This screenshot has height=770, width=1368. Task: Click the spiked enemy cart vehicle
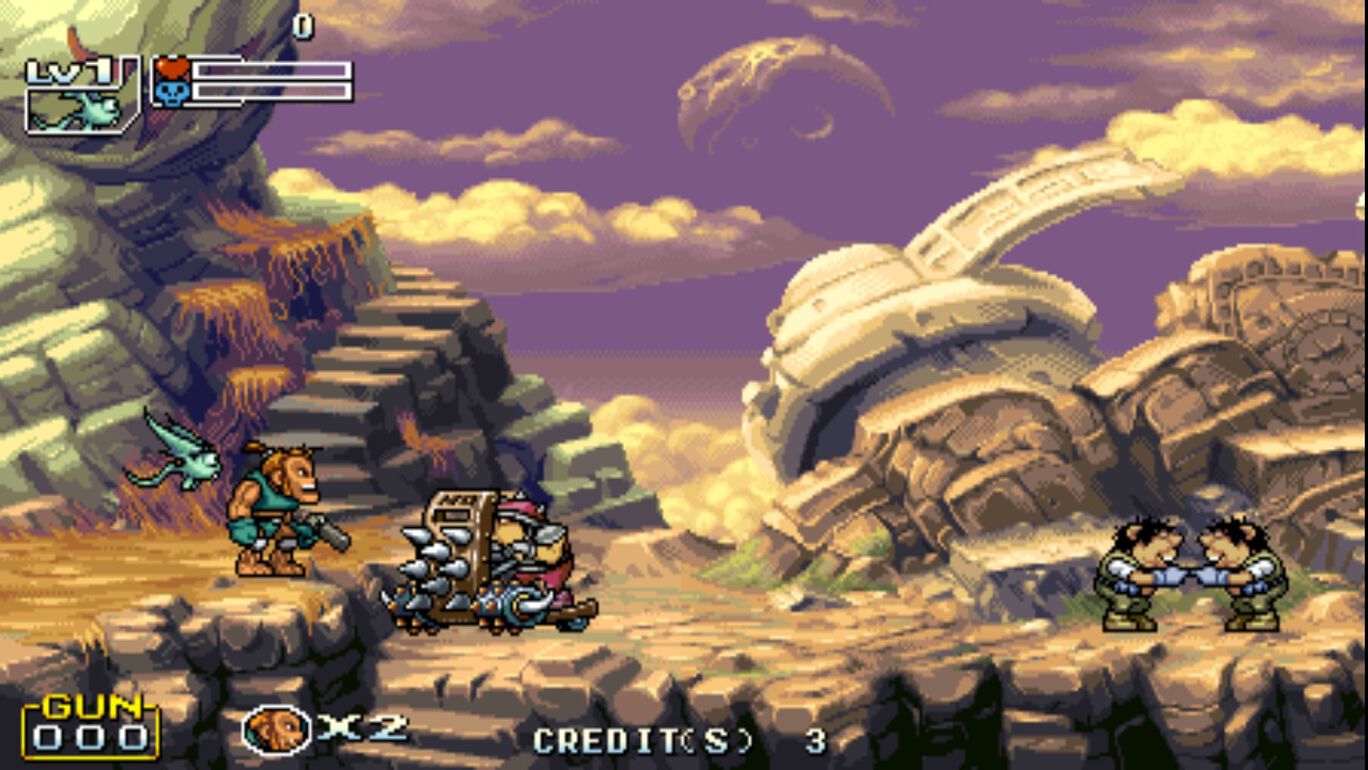(480, 560)
